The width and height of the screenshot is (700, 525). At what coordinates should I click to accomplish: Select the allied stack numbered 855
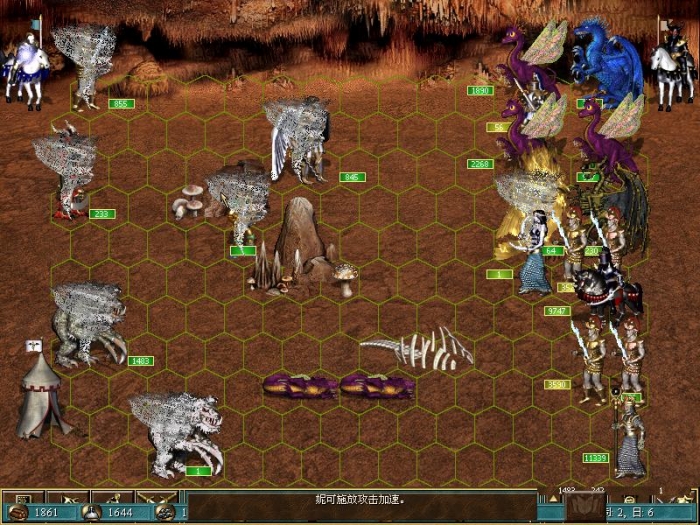coord(85,65)
